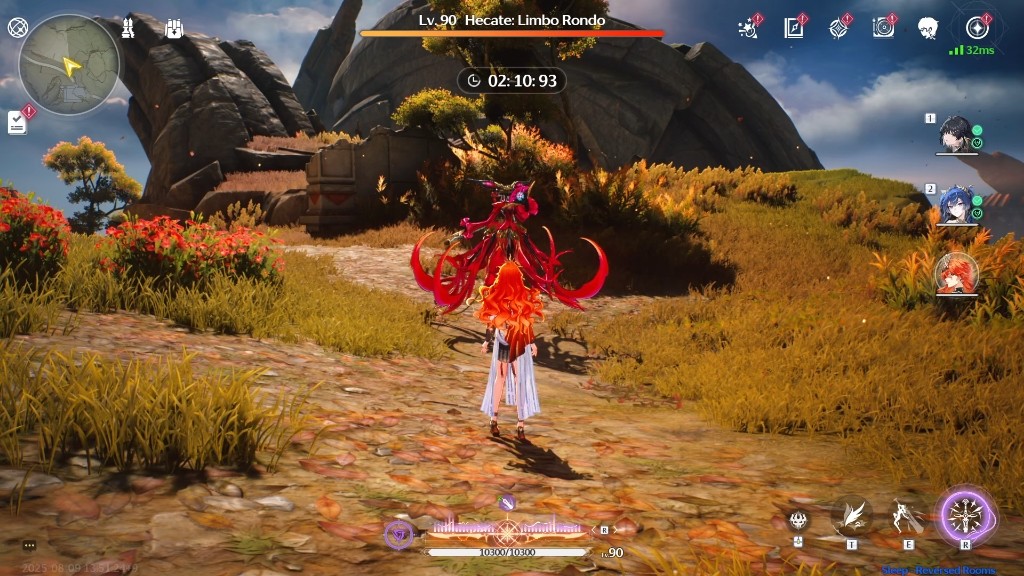1024x576 pixels.
Task: Click the globe icon beside the minimap
Action: point(16,28)
